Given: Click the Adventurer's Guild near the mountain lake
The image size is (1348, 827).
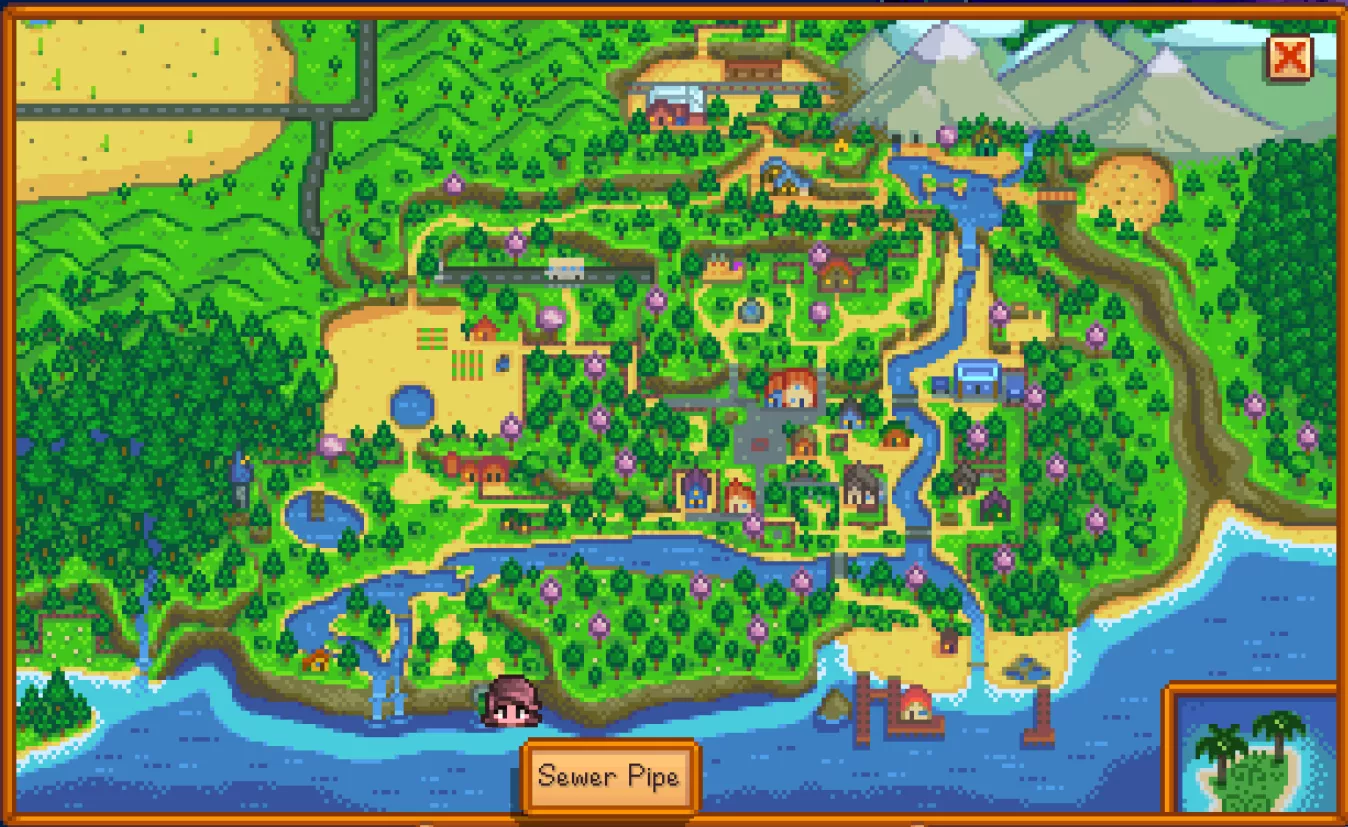Looking at the screenshot, I should click(984, 141).
